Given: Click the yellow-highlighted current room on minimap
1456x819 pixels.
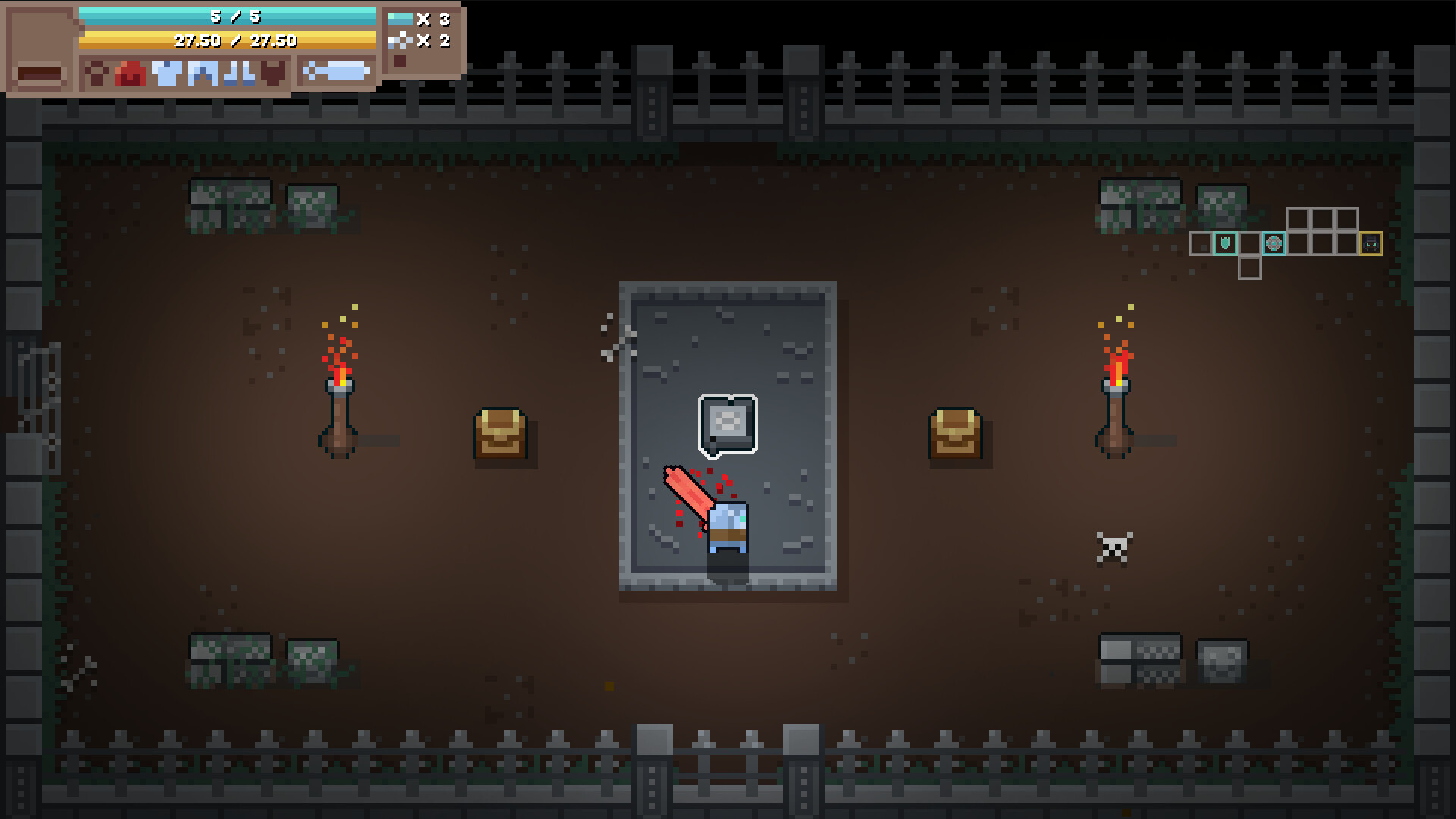Looking at the screenshot, I should pos(1371,244).
